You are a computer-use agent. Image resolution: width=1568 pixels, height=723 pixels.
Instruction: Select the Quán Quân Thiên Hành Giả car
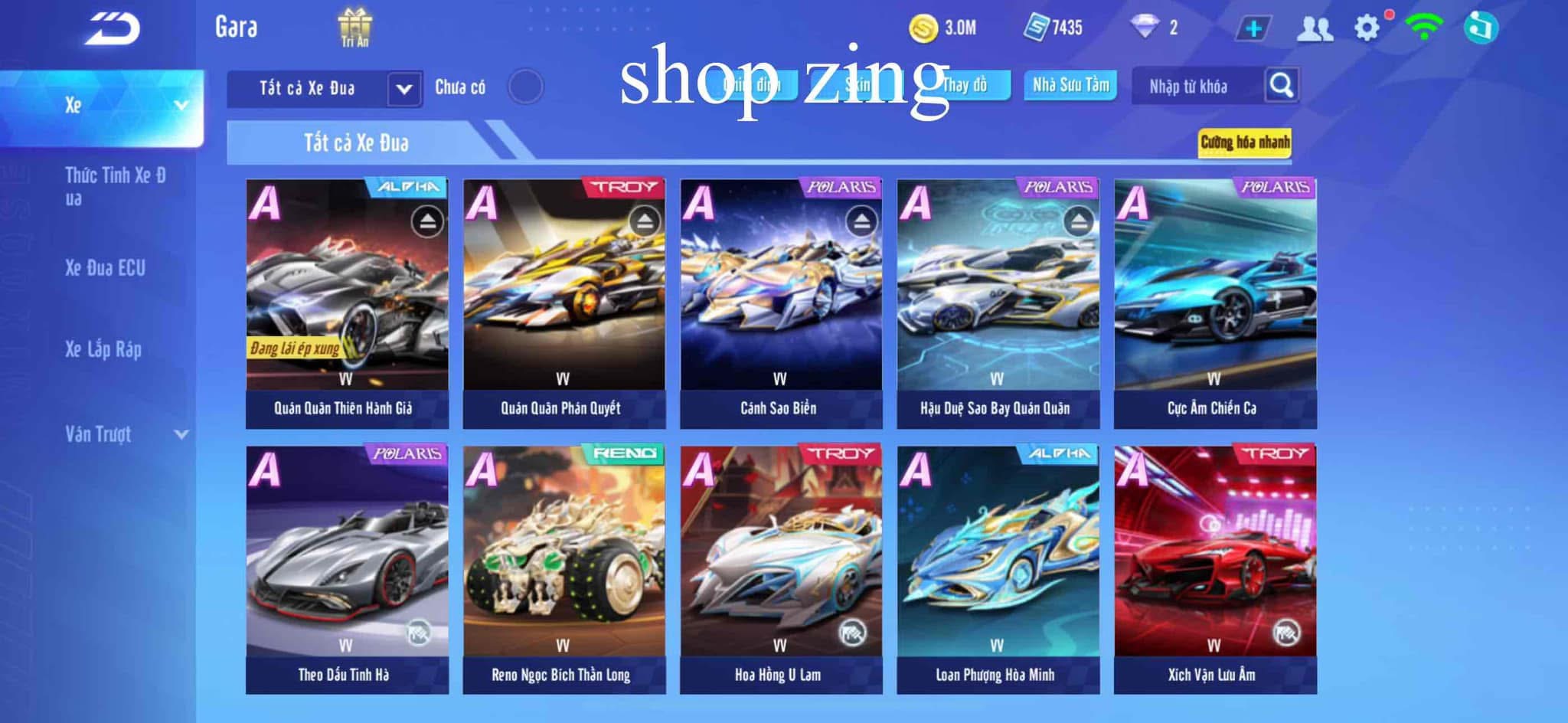[347, 303]
